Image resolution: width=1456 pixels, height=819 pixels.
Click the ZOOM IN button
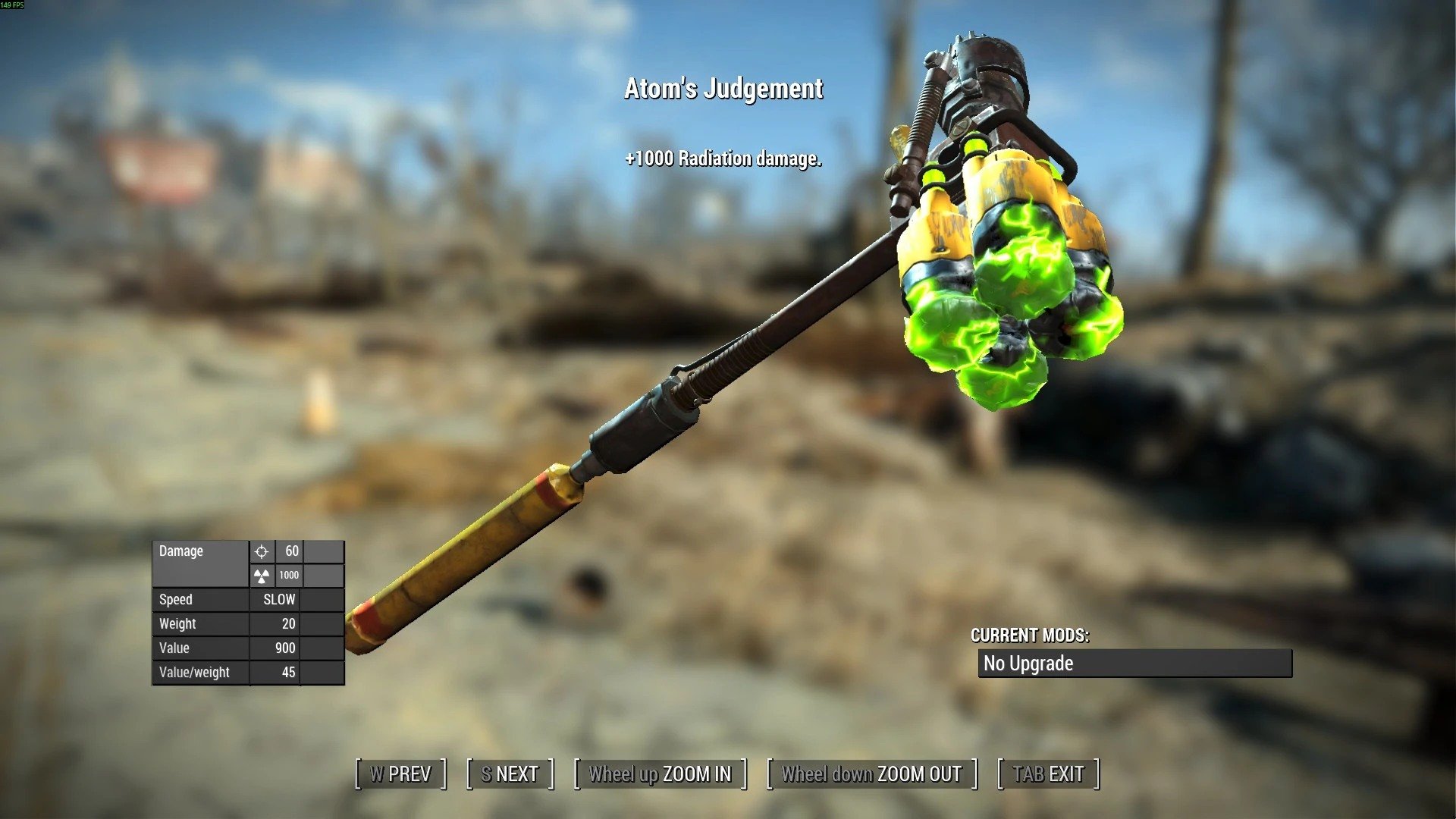660,774
